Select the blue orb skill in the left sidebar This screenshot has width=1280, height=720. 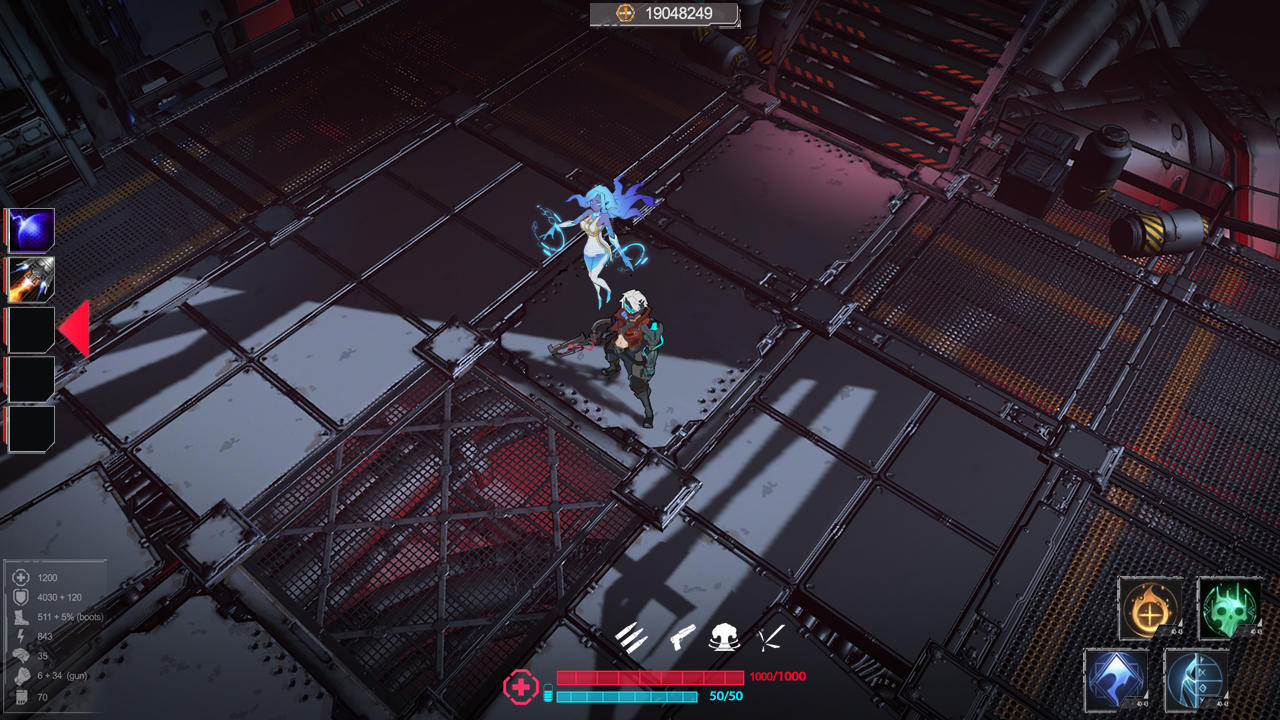pos(30,228)
